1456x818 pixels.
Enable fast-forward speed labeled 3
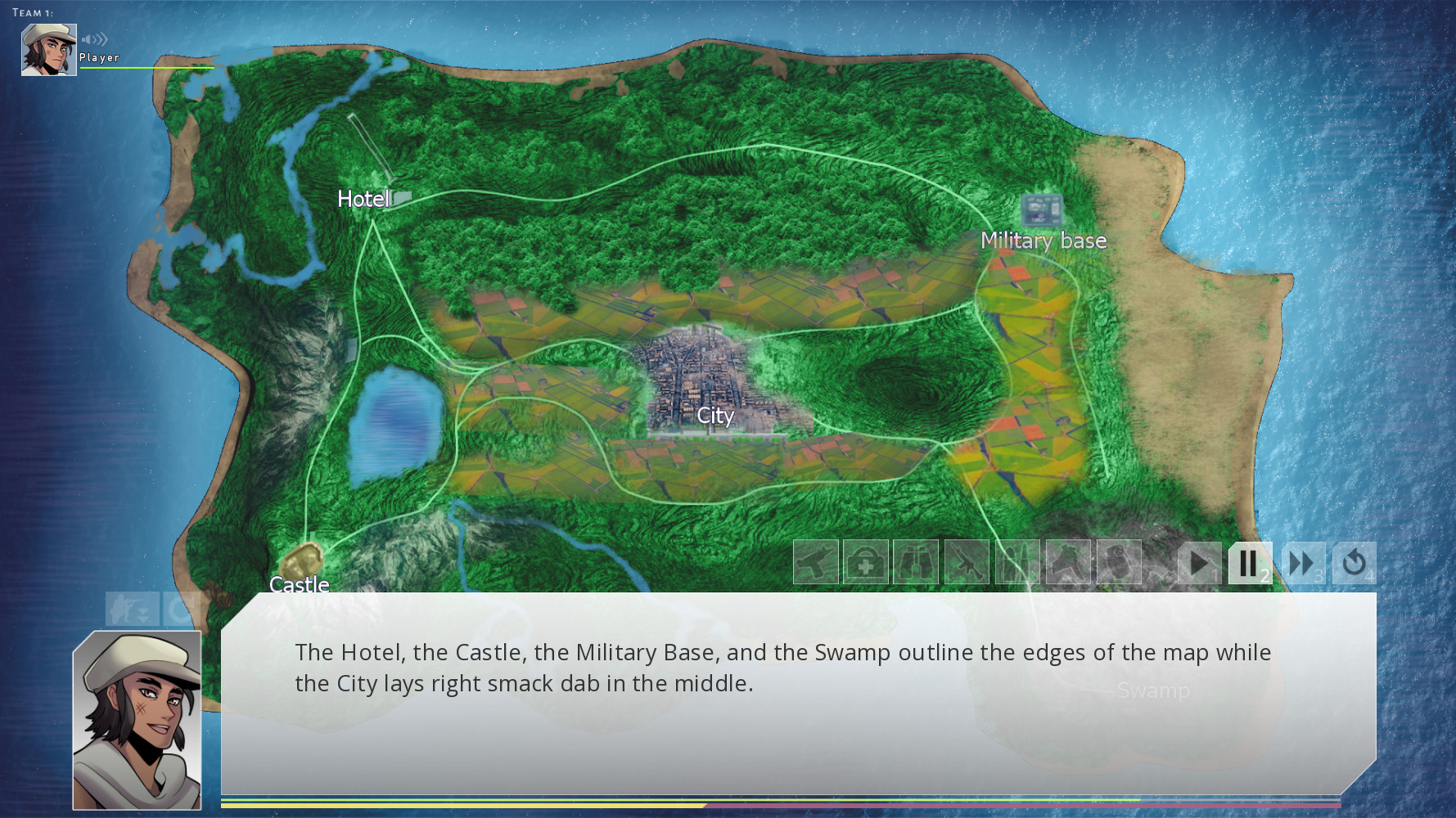1301,562
